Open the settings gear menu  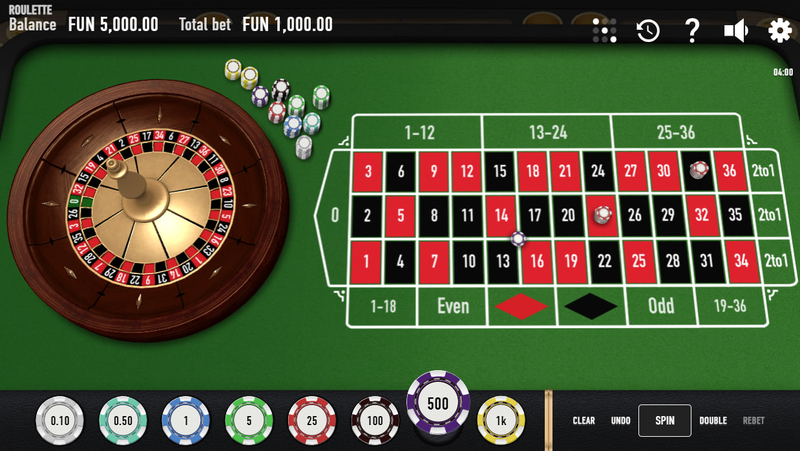[779, 31]
